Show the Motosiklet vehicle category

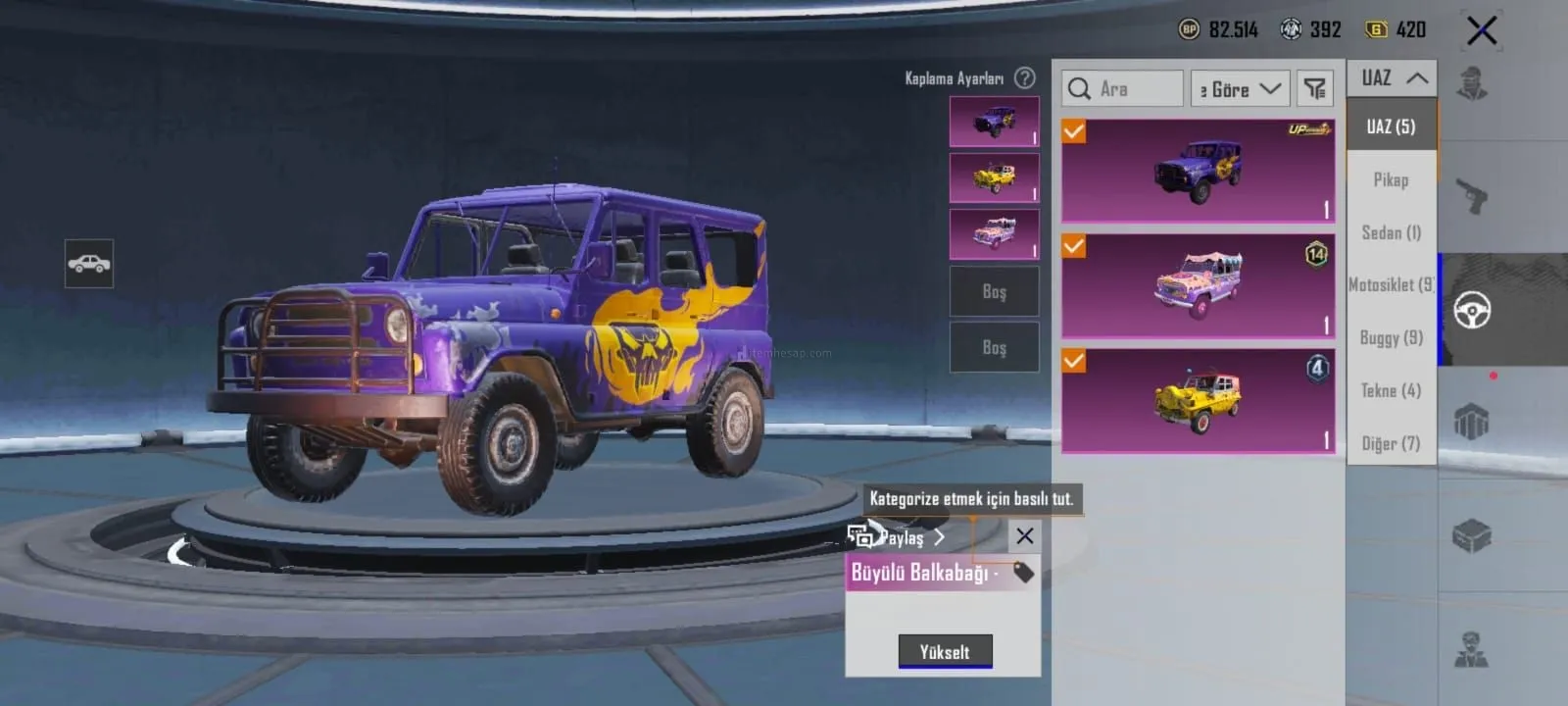click(x=1391, y=285)
